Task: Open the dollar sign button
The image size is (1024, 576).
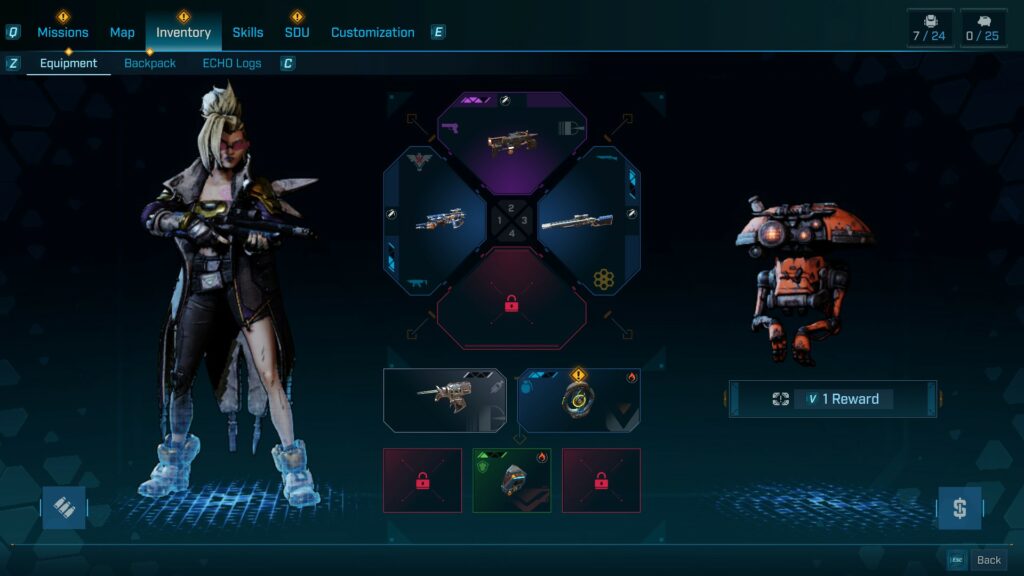Action: click(x=959, y=508)
